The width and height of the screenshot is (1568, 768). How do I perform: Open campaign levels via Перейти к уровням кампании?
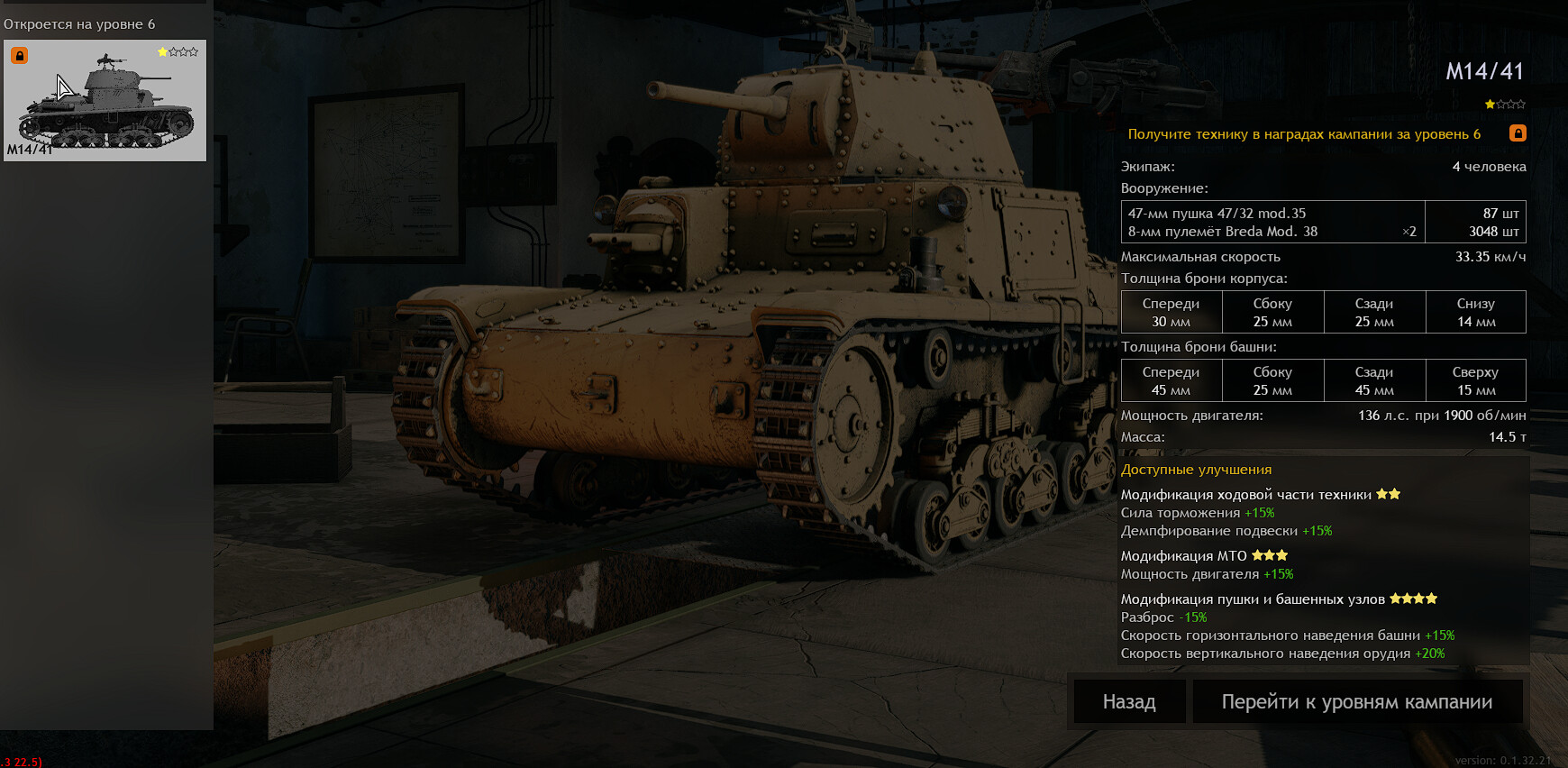pyautogui.click(x=1356, y=701)
